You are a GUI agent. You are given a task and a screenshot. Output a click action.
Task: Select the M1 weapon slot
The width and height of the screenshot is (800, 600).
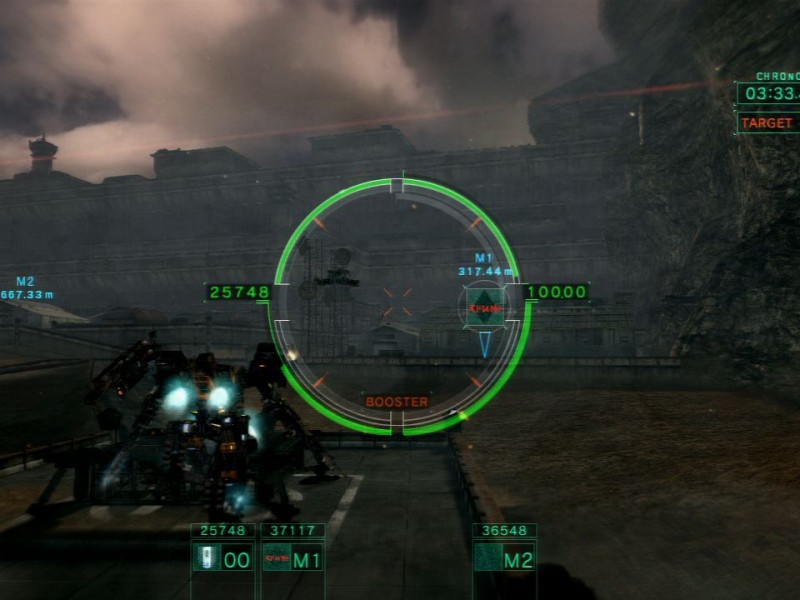click(x=292, y=558)
